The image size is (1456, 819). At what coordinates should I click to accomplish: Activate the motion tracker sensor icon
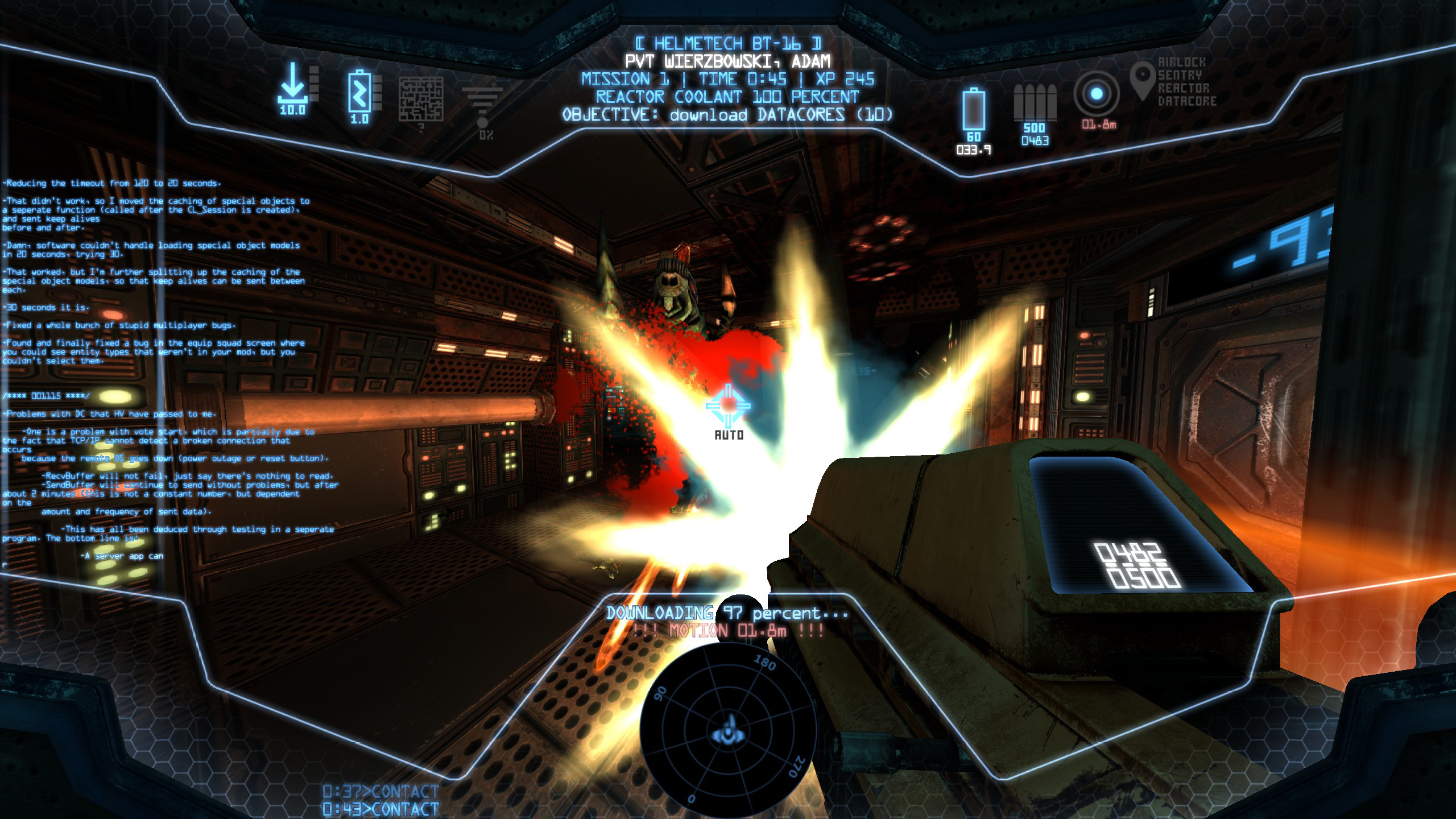click(x=1098, y=94)
